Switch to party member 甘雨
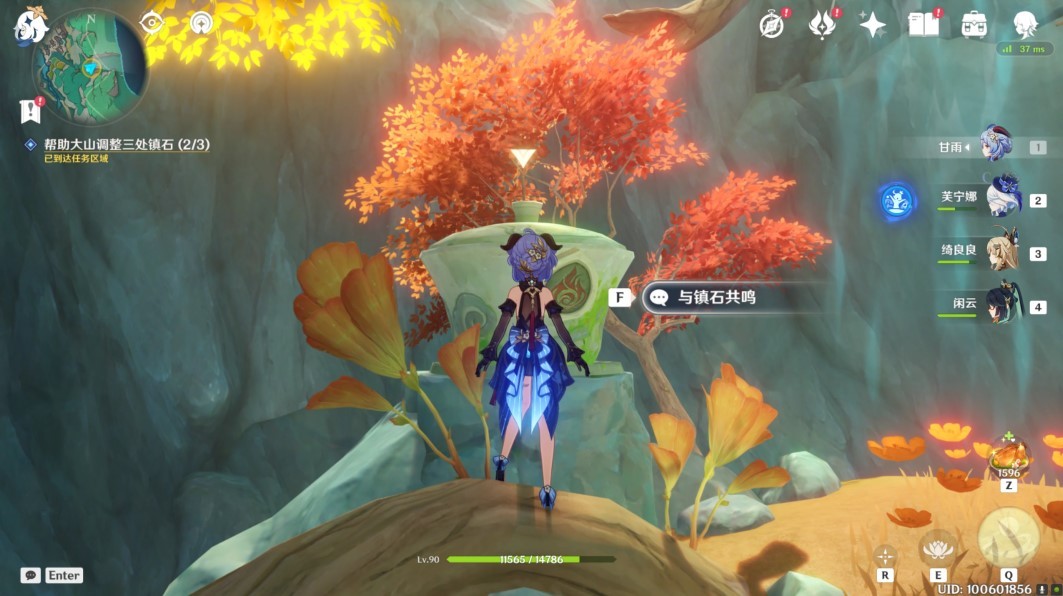Screen dimensions: 1063x596 pos(998,146)
